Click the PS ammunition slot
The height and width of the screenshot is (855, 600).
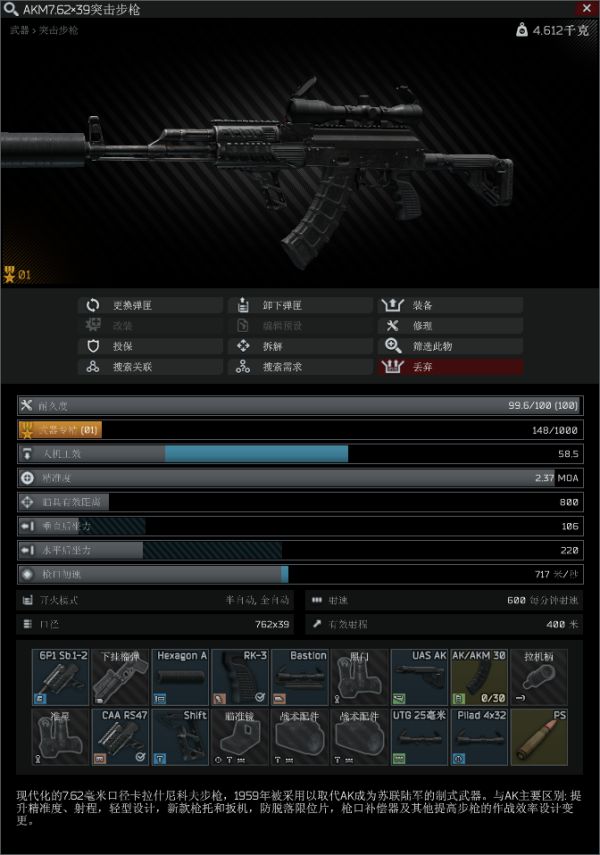[540, 738]
